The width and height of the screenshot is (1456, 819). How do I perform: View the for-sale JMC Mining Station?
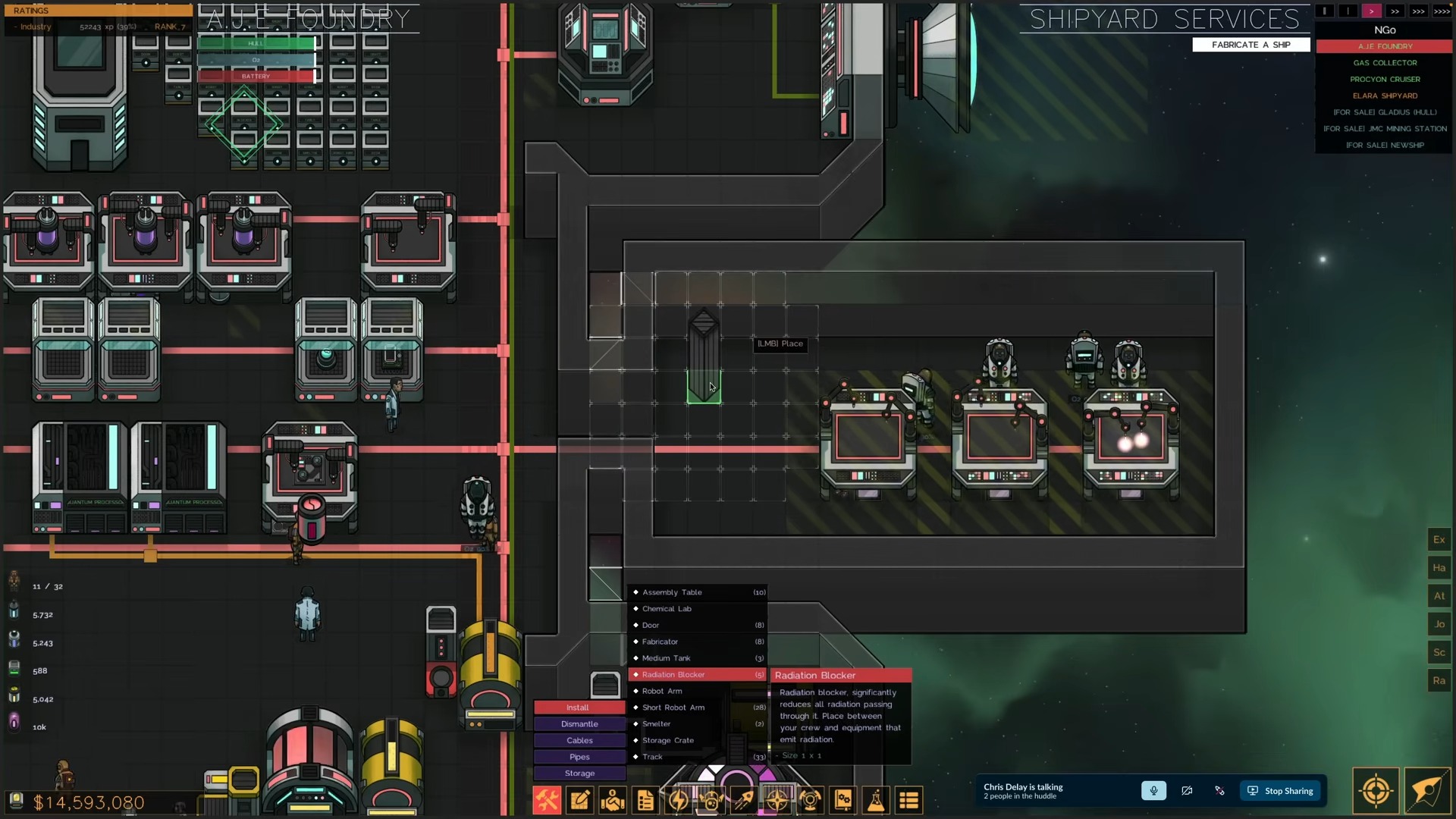pyautogui.click(x=1385, y=129)
